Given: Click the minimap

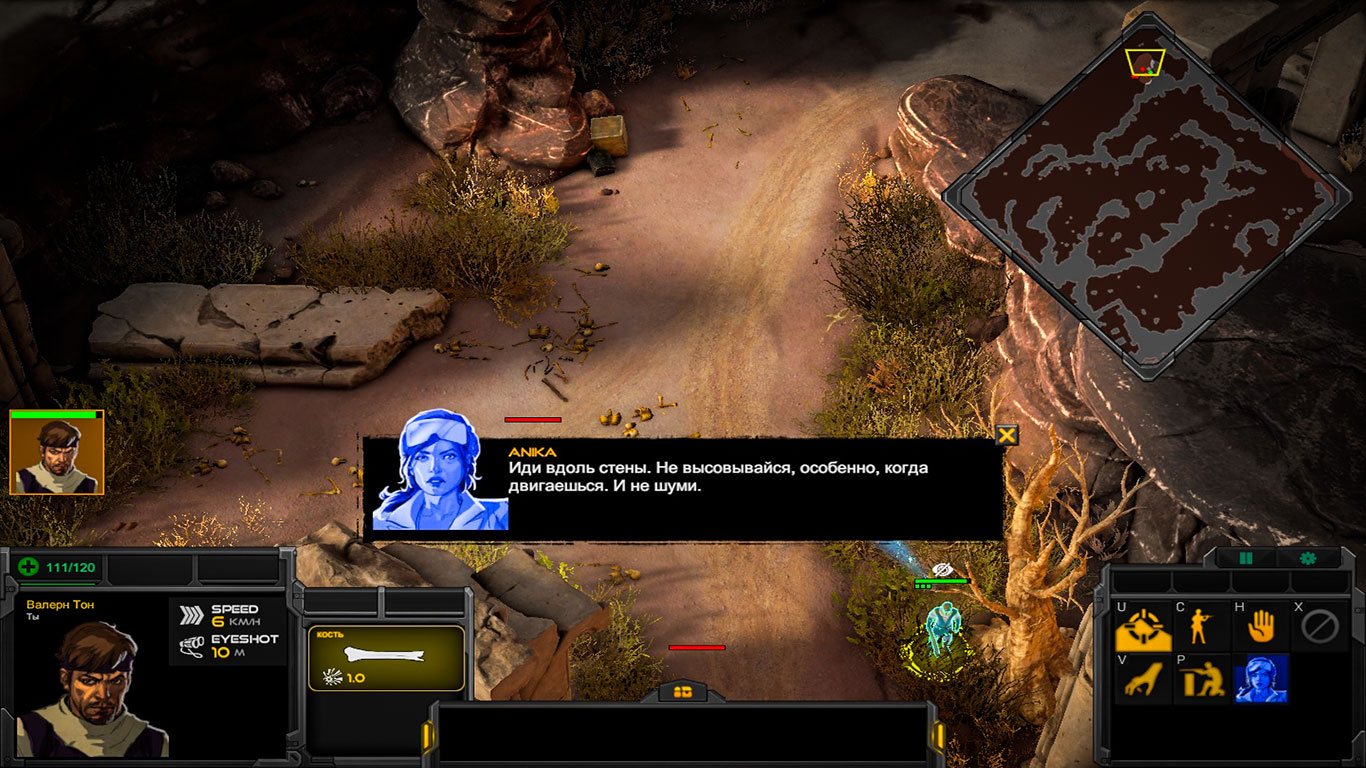Looking at the screenshot, I should 1147,195.
